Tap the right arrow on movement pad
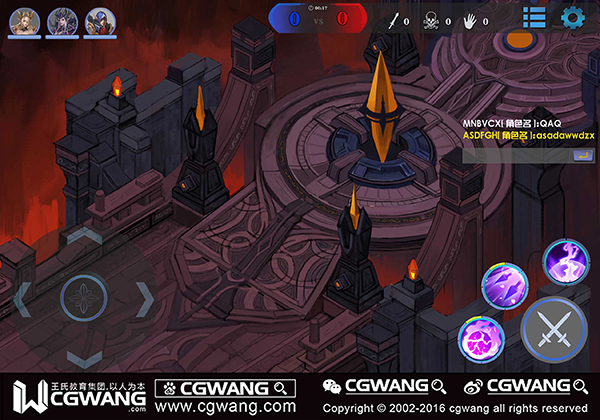Image resolution: width=600 pixels, height=420 pixels. point(146,297)
